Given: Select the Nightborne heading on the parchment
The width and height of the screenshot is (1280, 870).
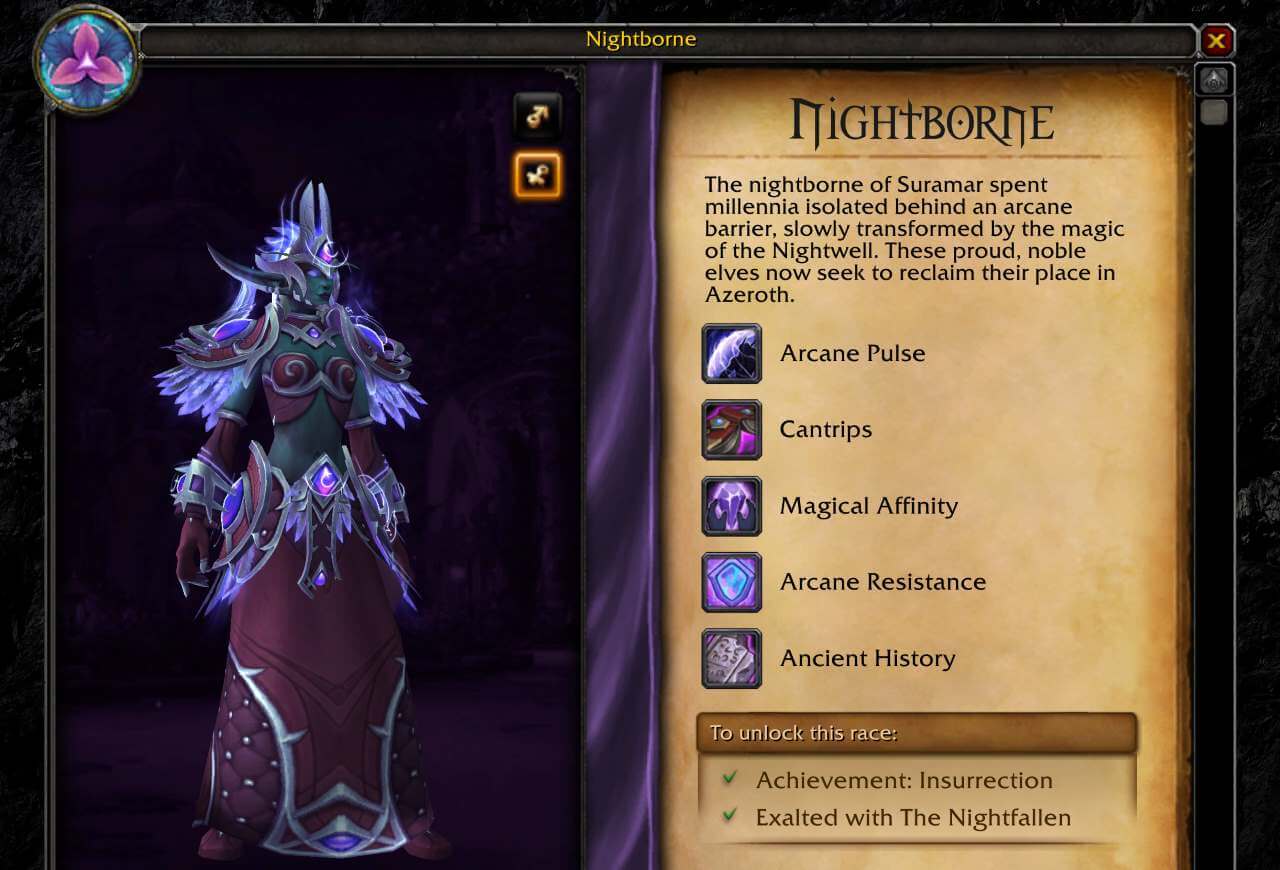Looking at the screenshot, I should point(922,121).
